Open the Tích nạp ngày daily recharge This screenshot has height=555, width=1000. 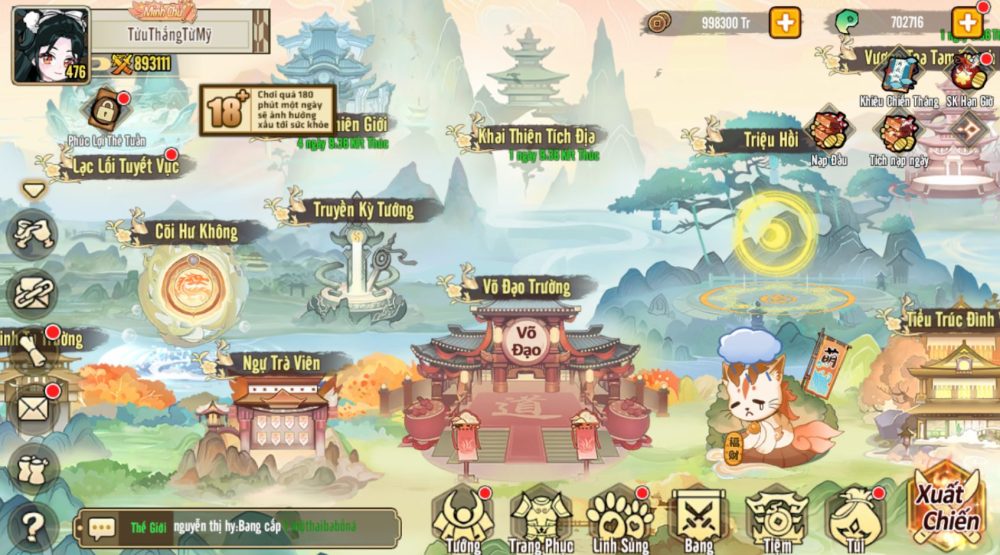897,133
